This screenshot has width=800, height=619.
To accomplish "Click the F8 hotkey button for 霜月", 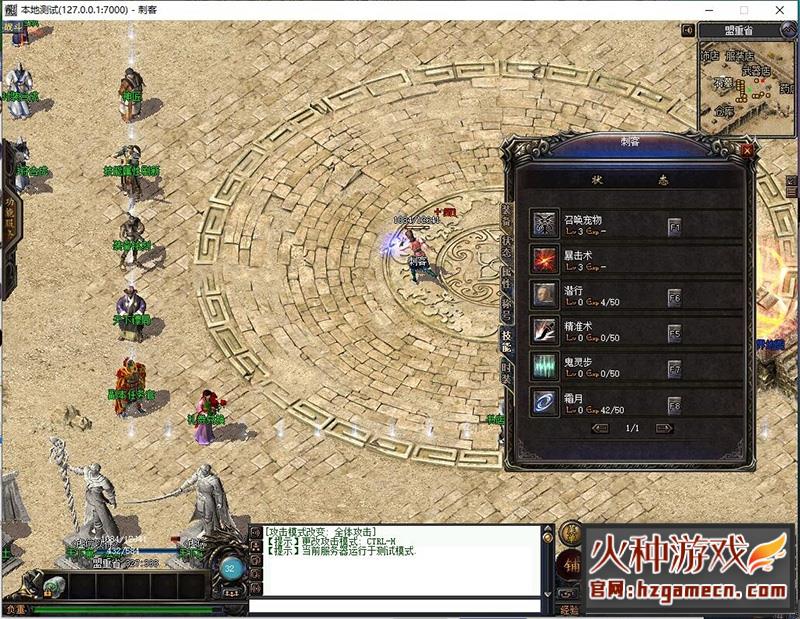I will [x=674, y=402].
